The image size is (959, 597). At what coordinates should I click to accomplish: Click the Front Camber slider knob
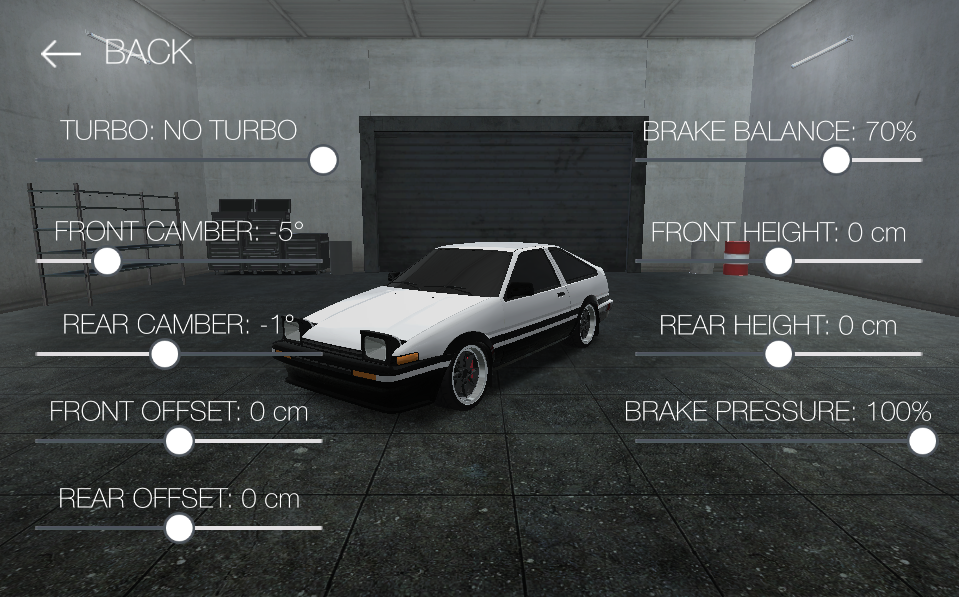pos(107,261)
